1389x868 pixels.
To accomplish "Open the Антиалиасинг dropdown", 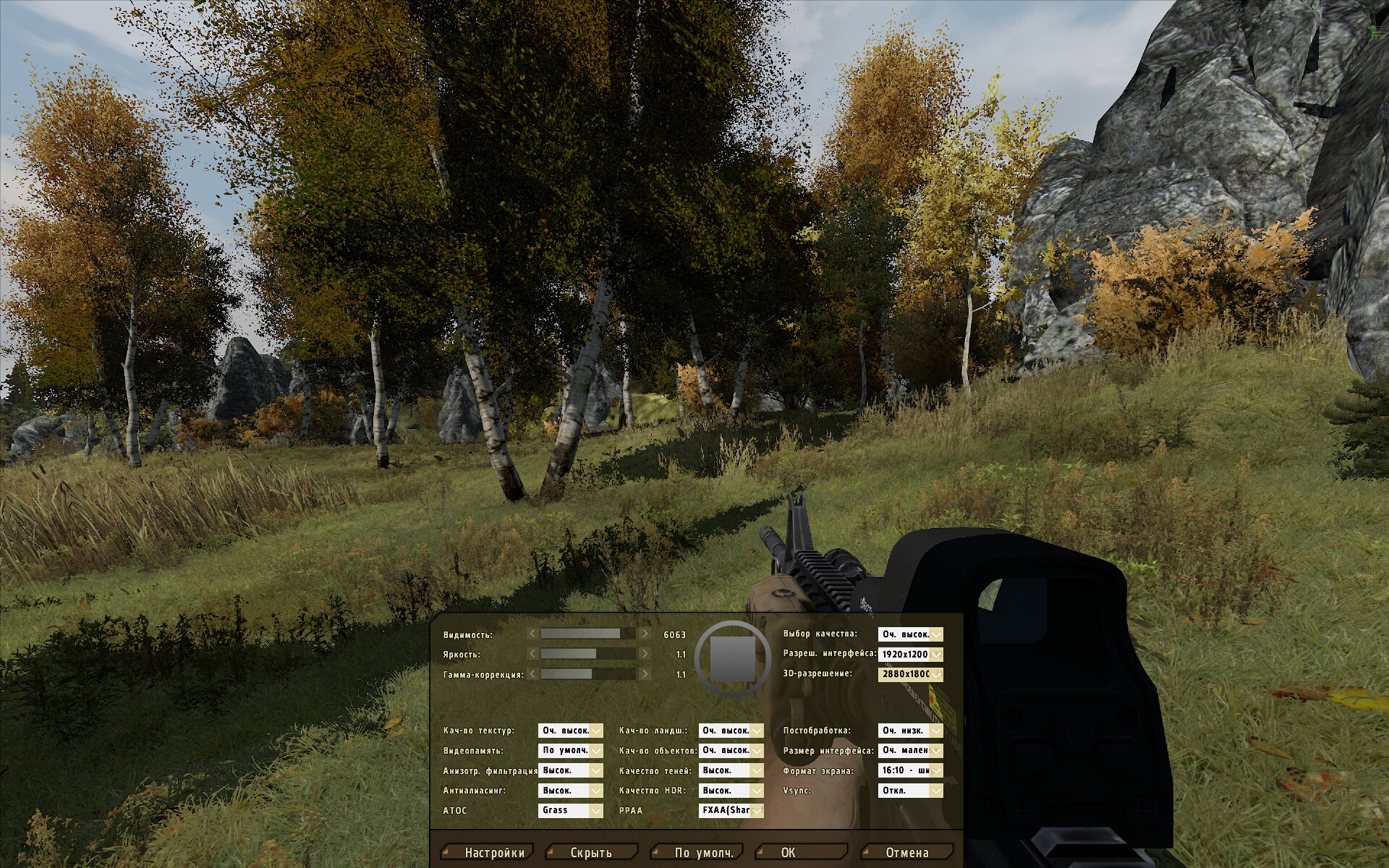I will tap(571, 791).
